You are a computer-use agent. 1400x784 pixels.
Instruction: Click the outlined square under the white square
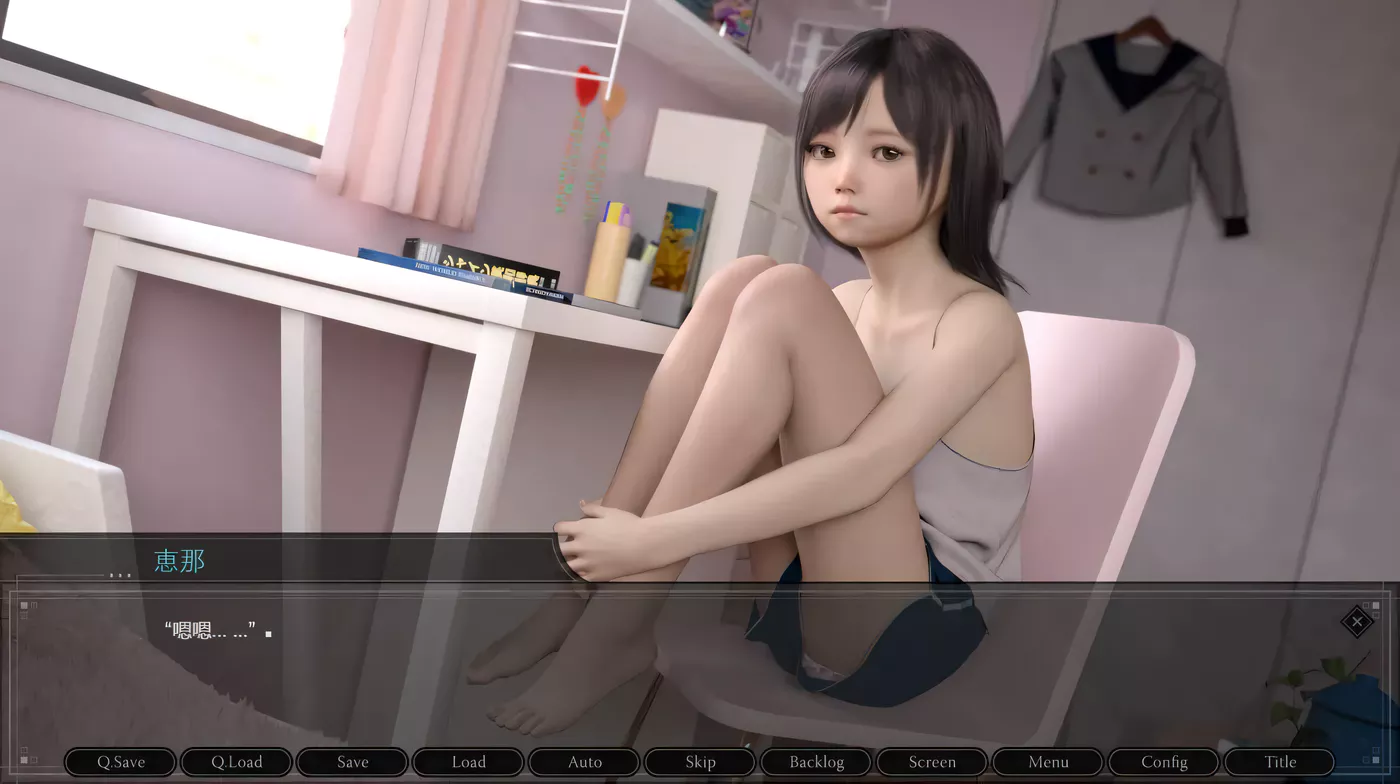point(1376,615)
